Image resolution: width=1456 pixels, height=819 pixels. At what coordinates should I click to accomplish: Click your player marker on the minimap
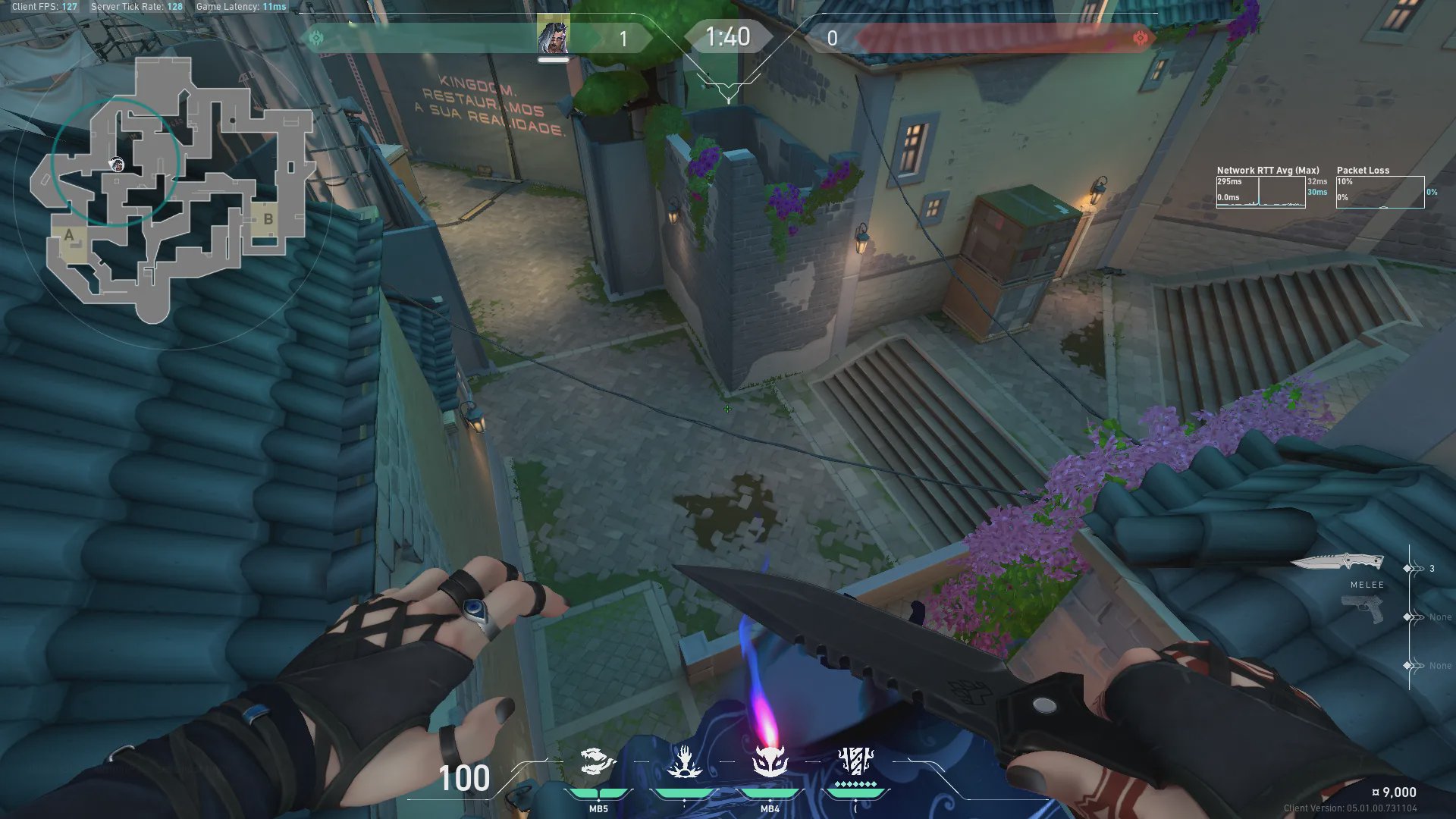[x=117, y=165]
